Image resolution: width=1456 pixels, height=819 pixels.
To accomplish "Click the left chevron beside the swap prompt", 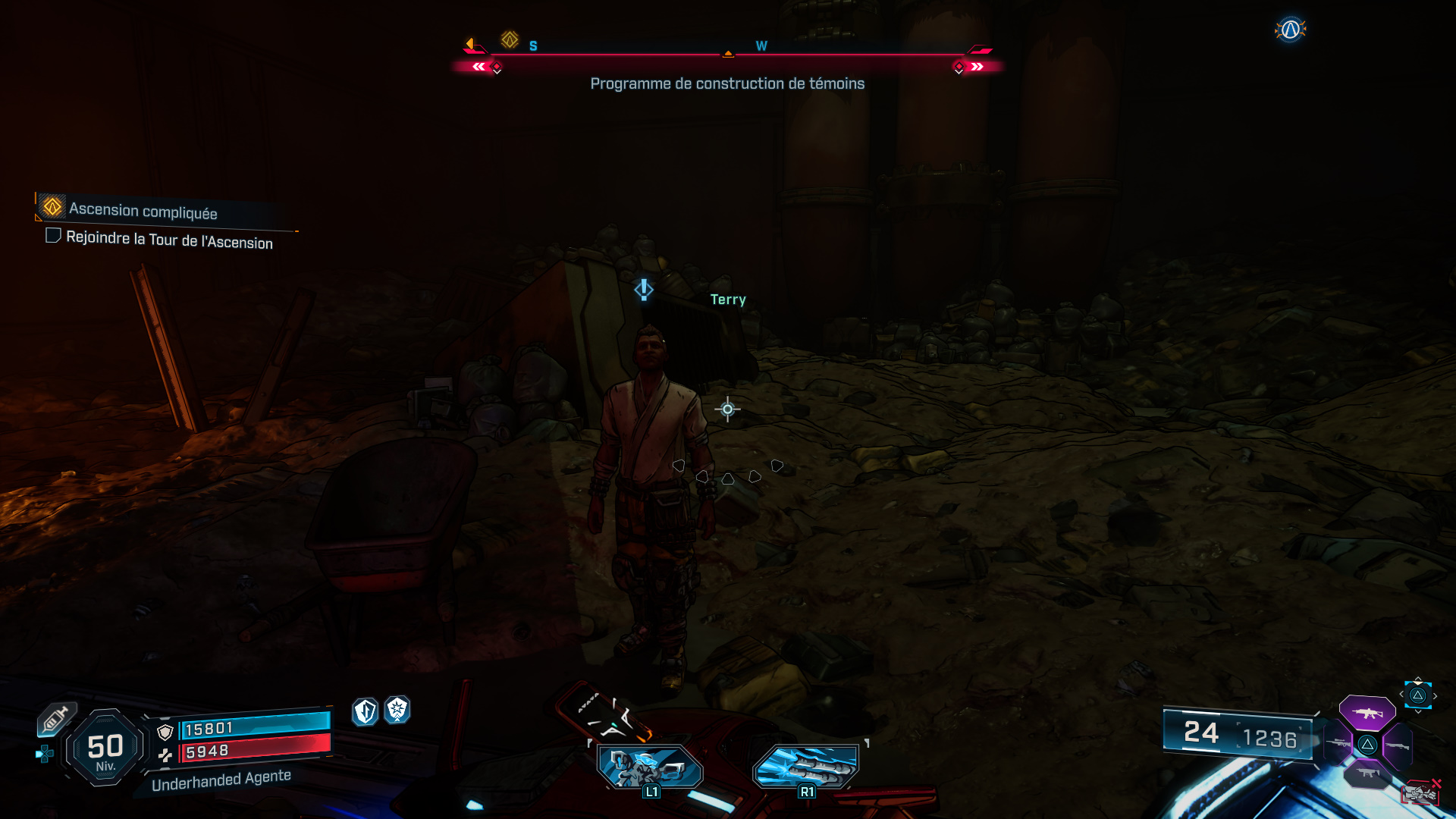I will 1401,694.
